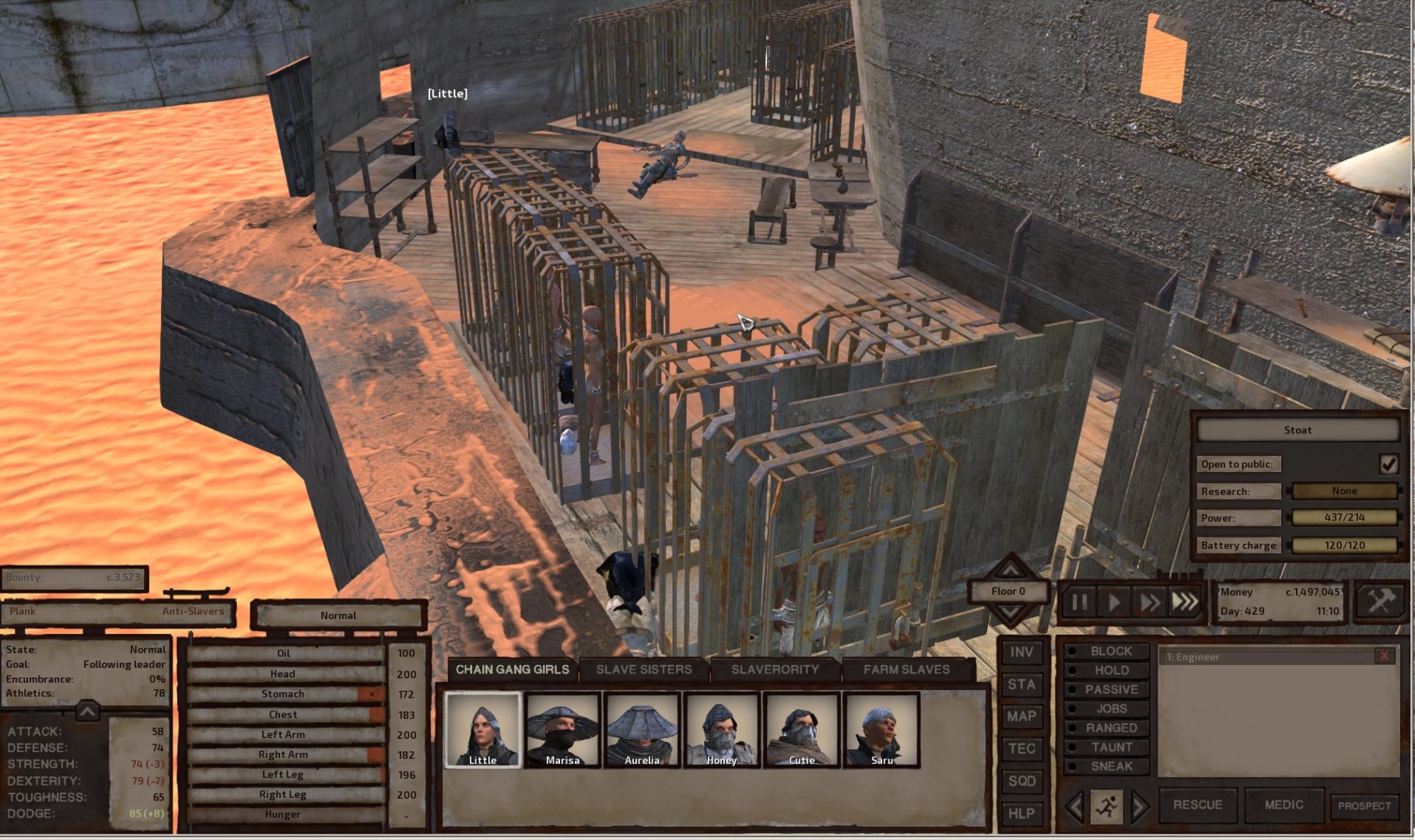This screenshot has height=840, width=1415.
Task: Open the TEC research screen
Action: (1021, 749)
